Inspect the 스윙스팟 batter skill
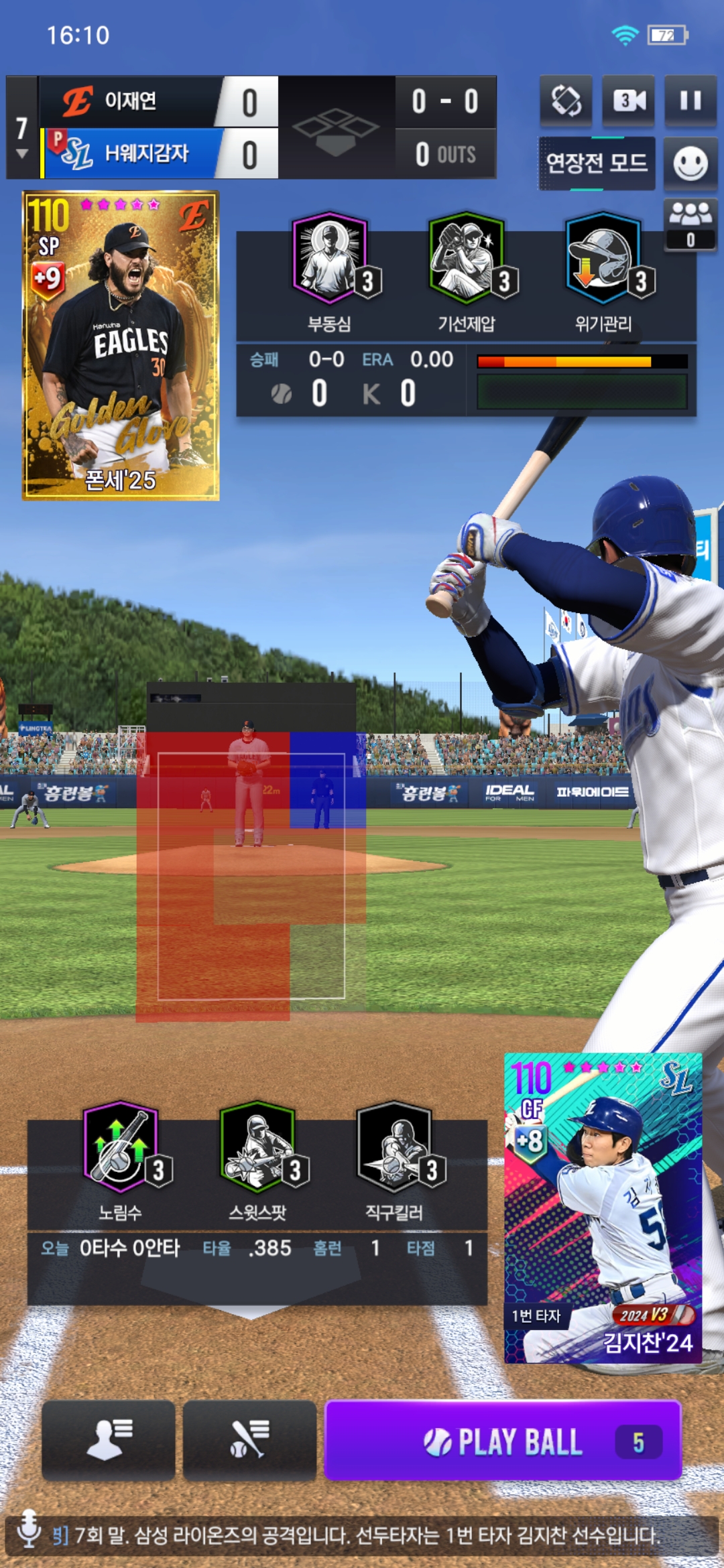724x1568 pixels. click(258, 1147)
